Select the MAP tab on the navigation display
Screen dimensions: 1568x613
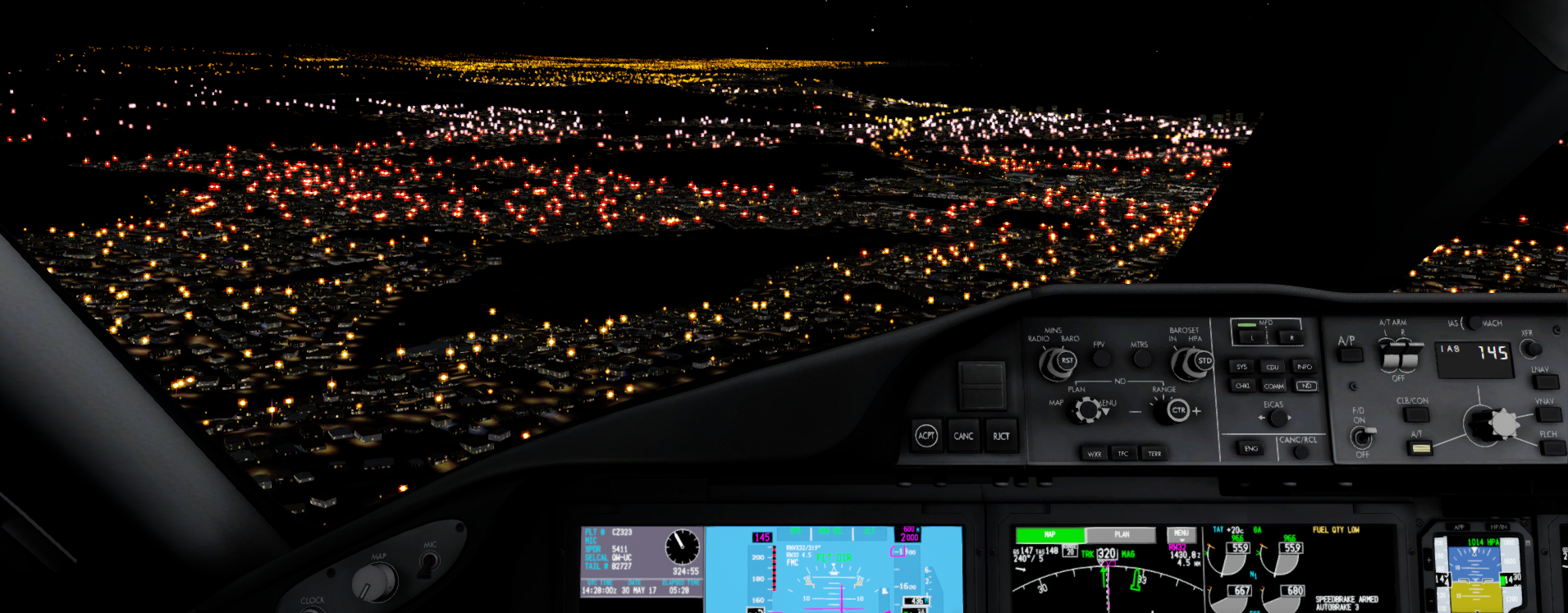pyautogui.click(x=1050, y=533)
